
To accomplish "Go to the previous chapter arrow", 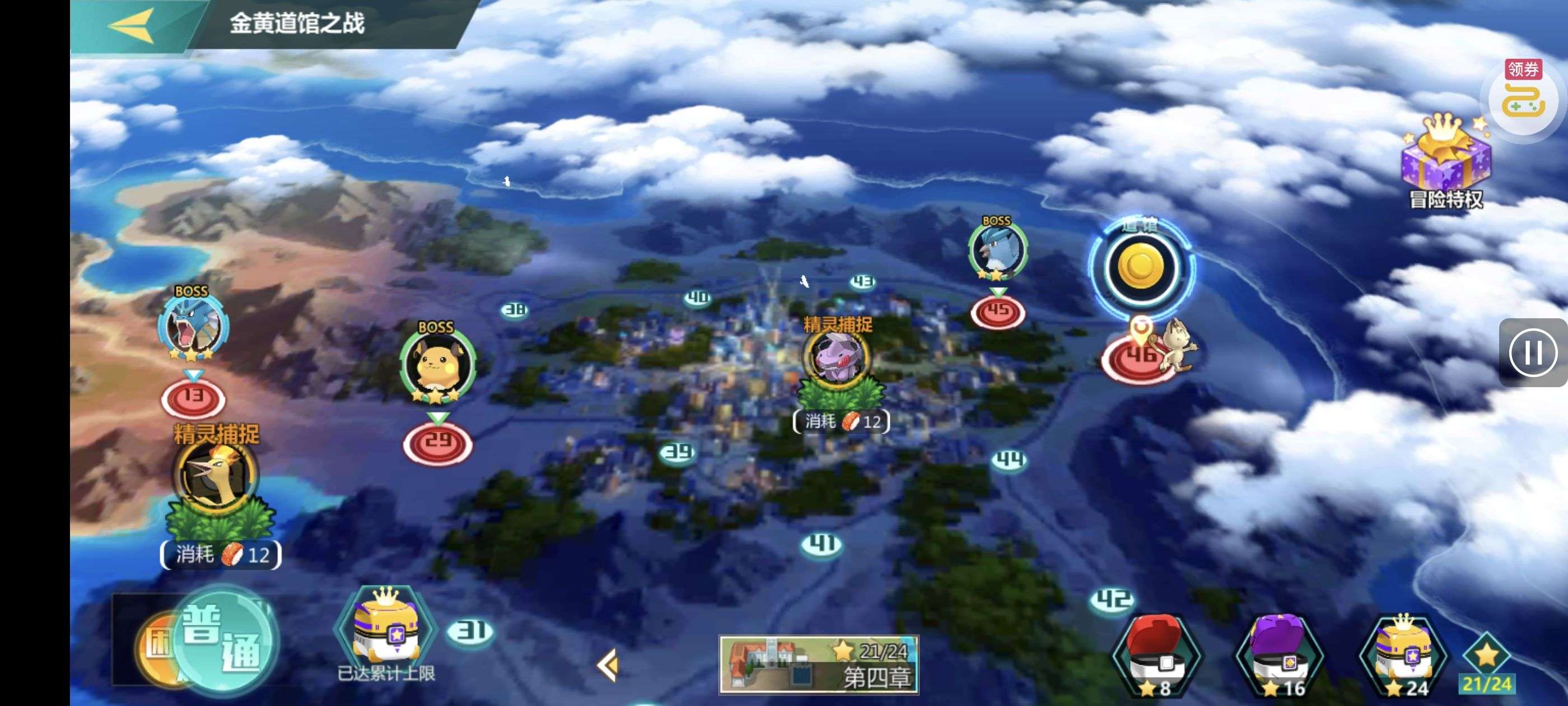I will [x=608, y=664].
